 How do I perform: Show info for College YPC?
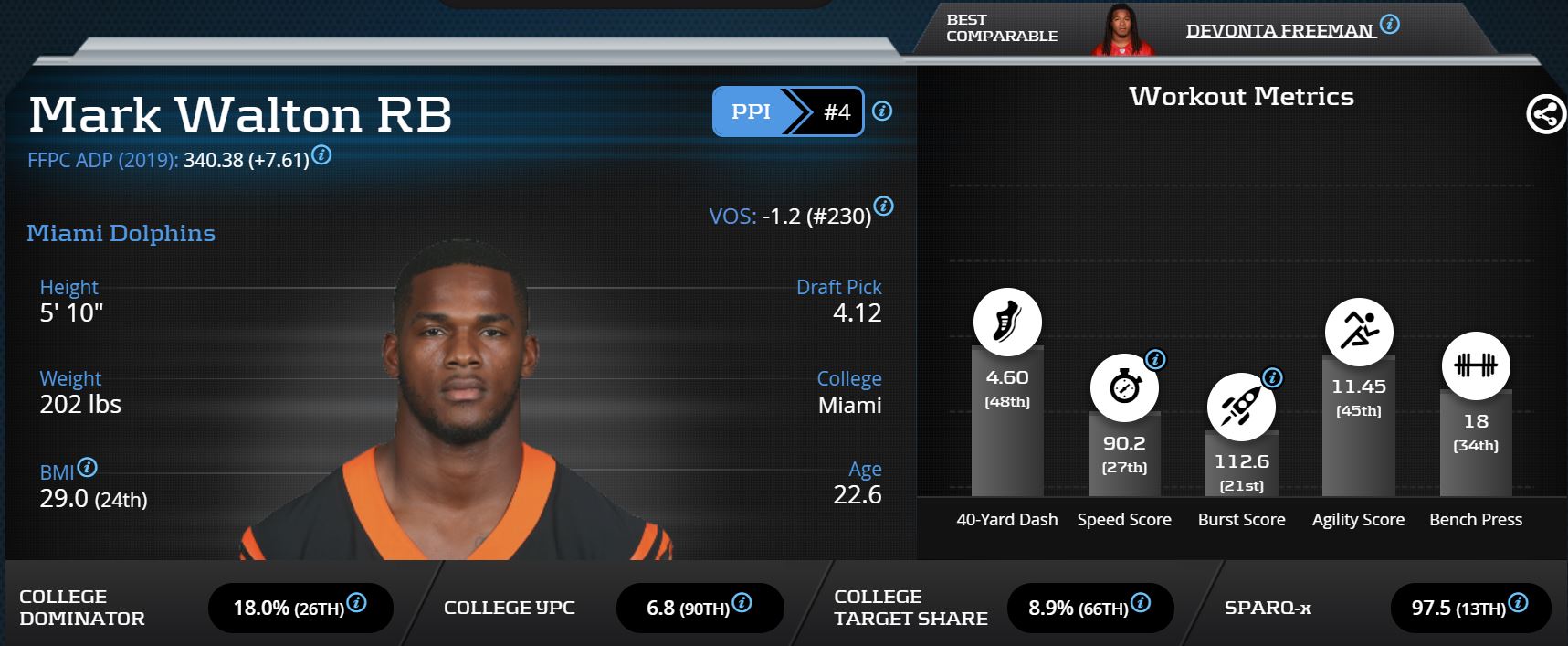pyautogui.click(x=742, y=602)
